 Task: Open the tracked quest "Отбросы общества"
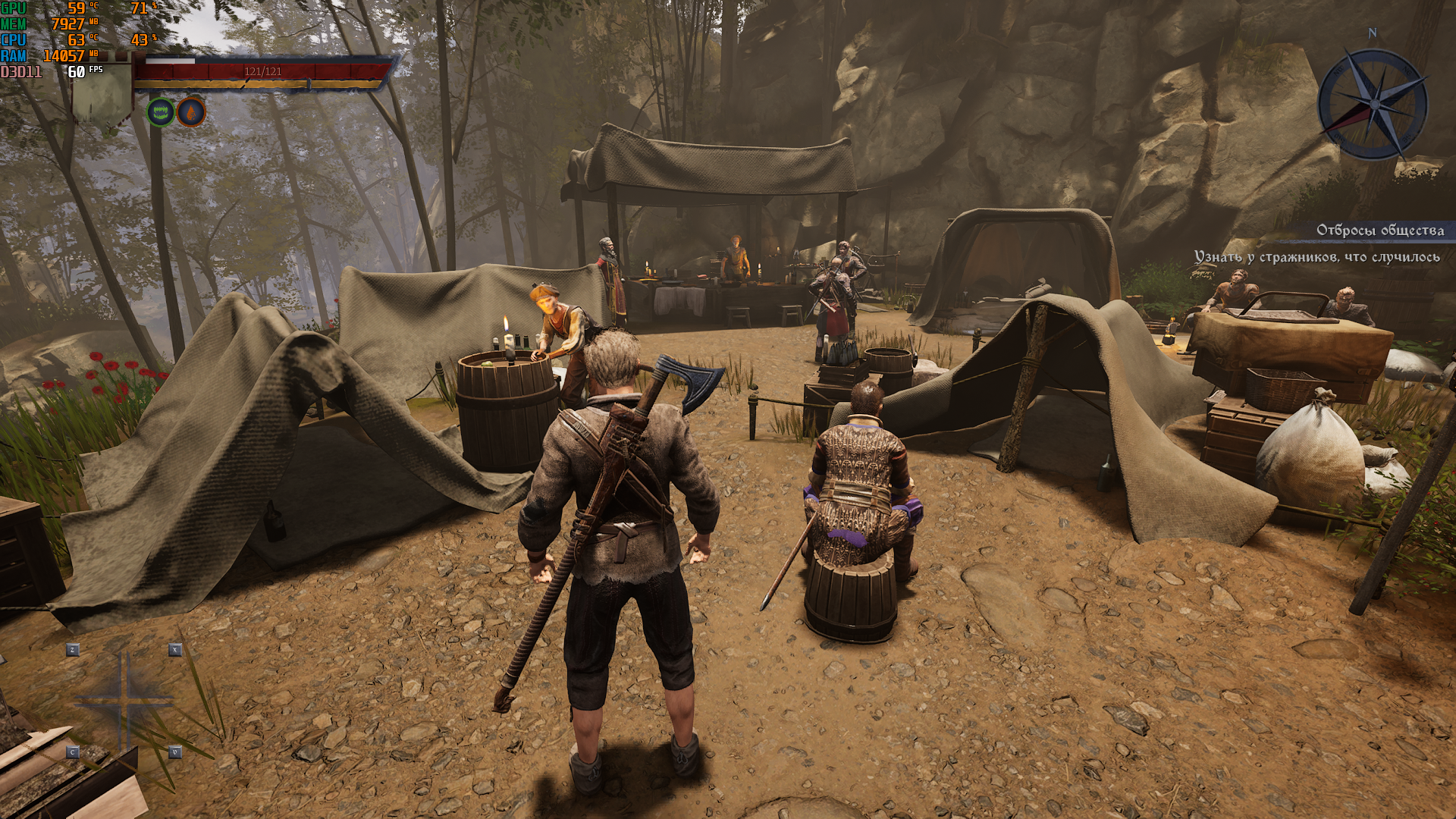(1379, 230)
